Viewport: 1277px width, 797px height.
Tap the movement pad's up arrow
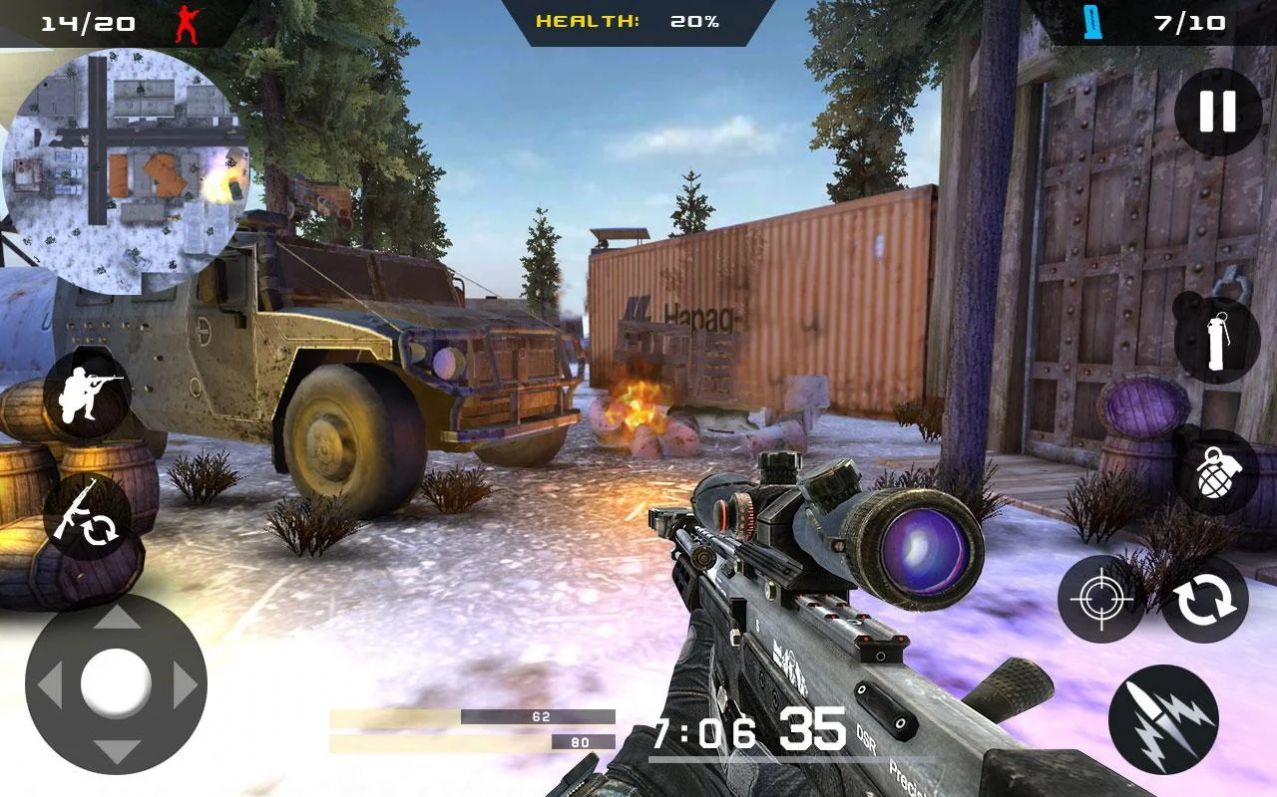pyautogui.click(x=116, y=617)
